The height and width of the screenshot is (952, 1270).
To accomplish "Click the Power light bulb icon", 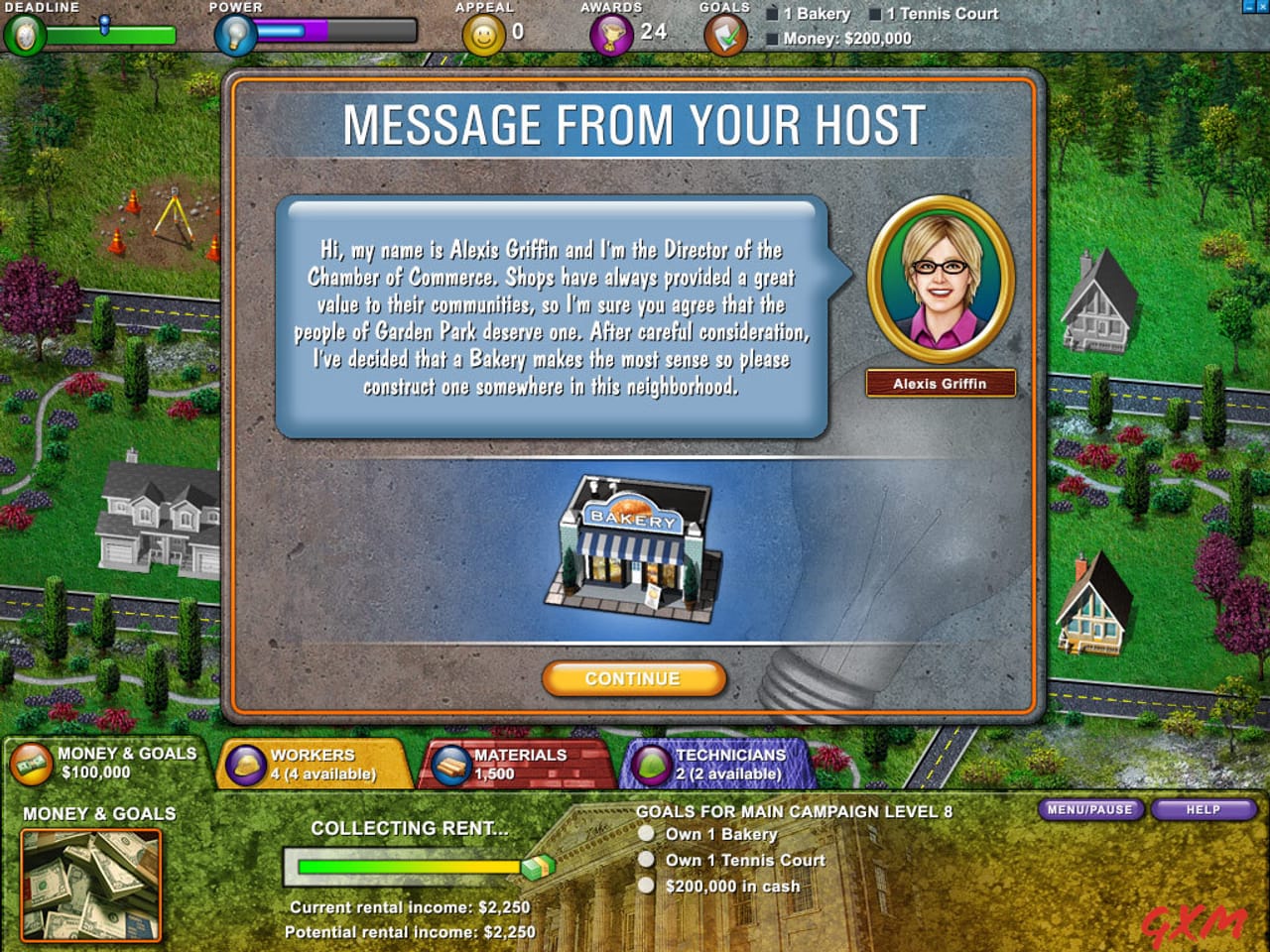I will (x=233, y=35).
